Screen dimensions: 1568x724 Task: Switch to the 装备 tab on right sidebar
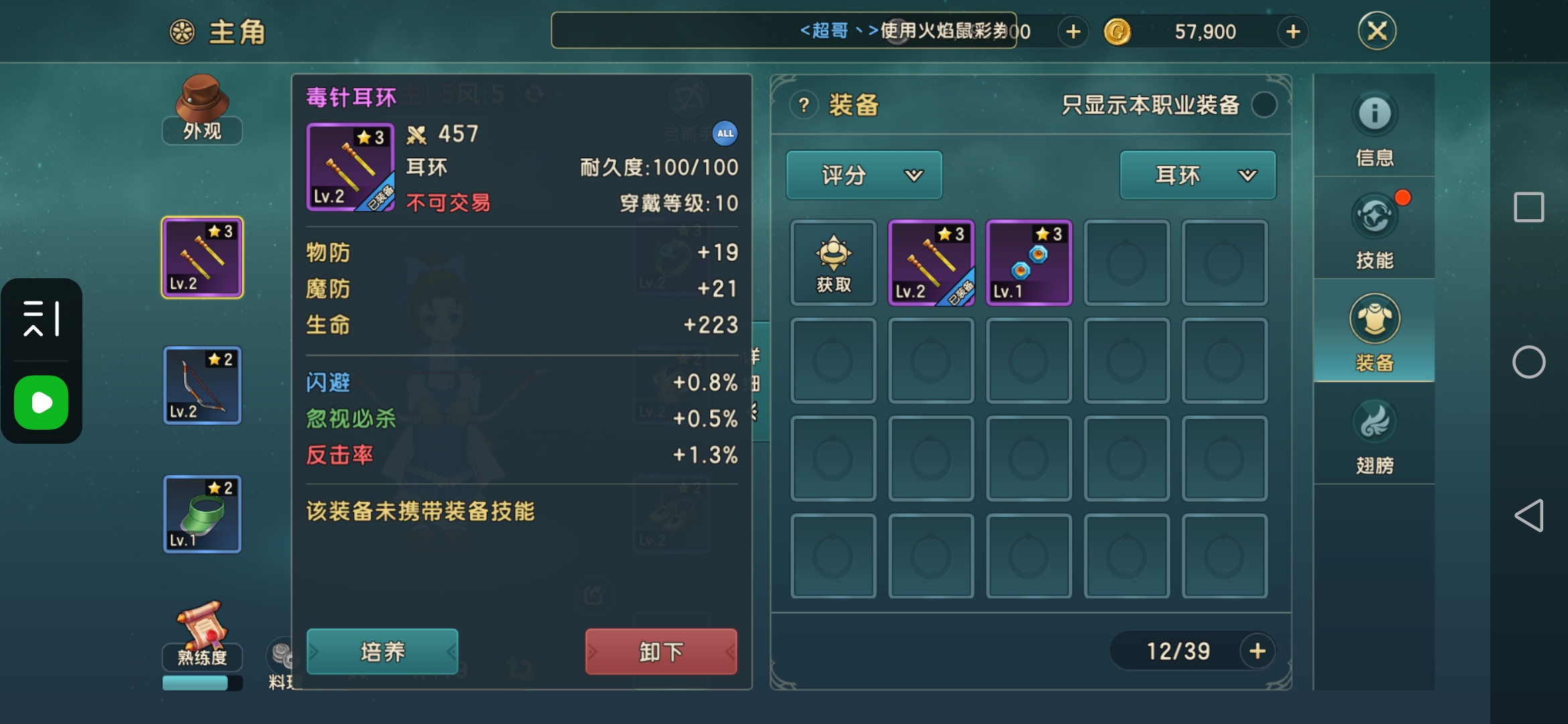[1374, 328]
